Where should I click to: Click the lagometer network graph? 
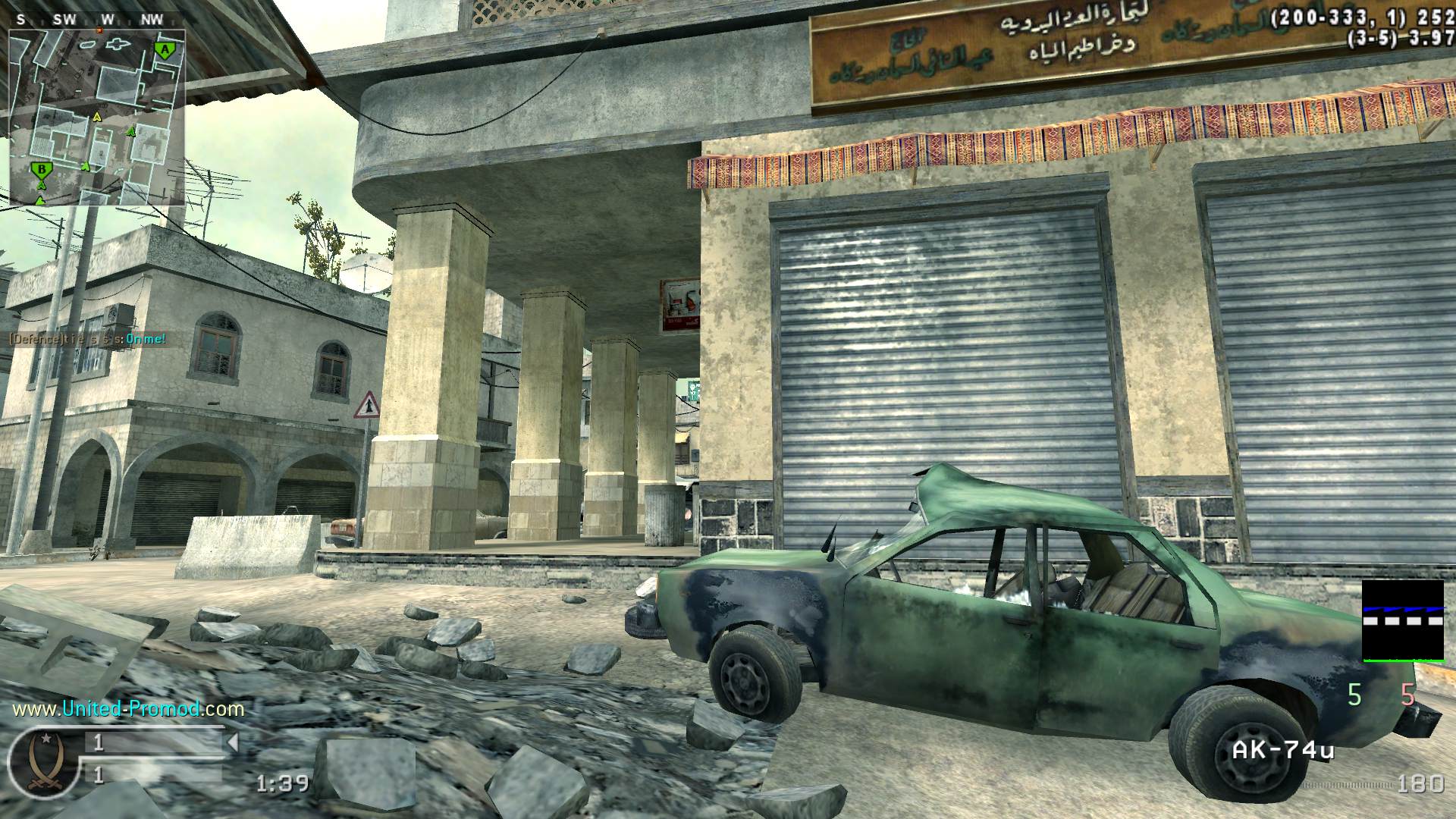pos(1403,620)
